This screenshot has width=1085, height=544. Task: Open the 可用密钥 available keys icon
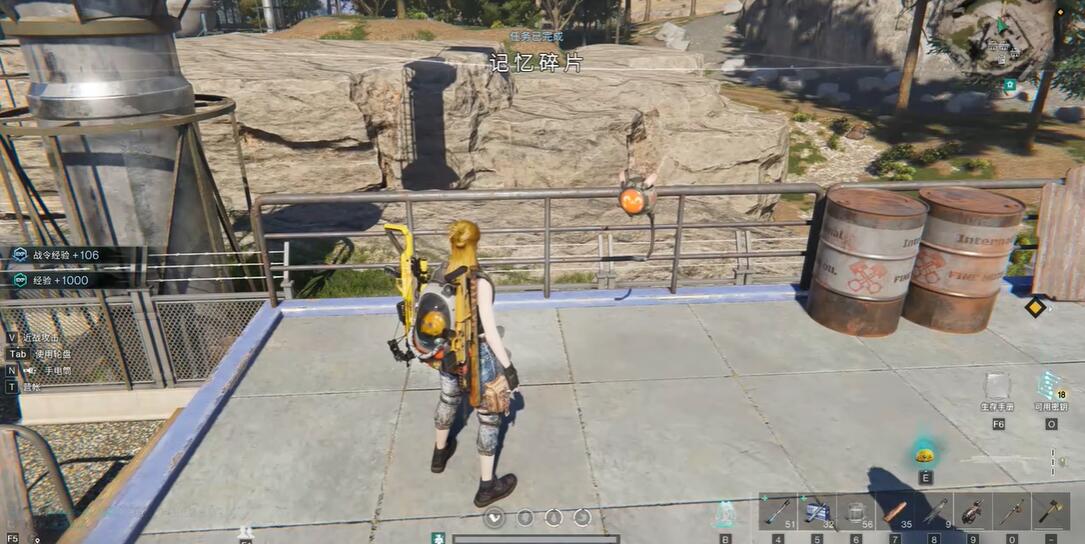pos(1050,386)
